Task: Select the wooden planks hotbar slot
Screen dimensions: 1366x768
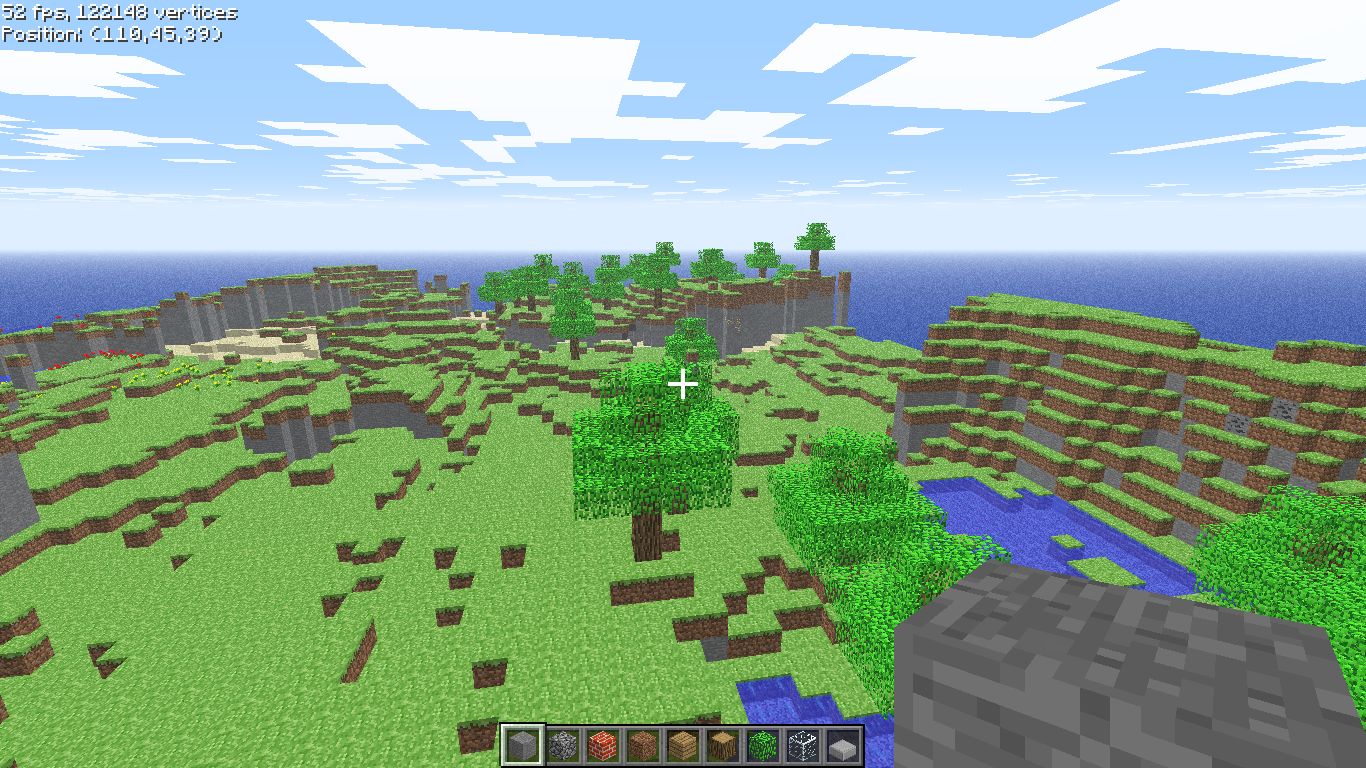Action: pyautogui.click(x=682, y=745)
